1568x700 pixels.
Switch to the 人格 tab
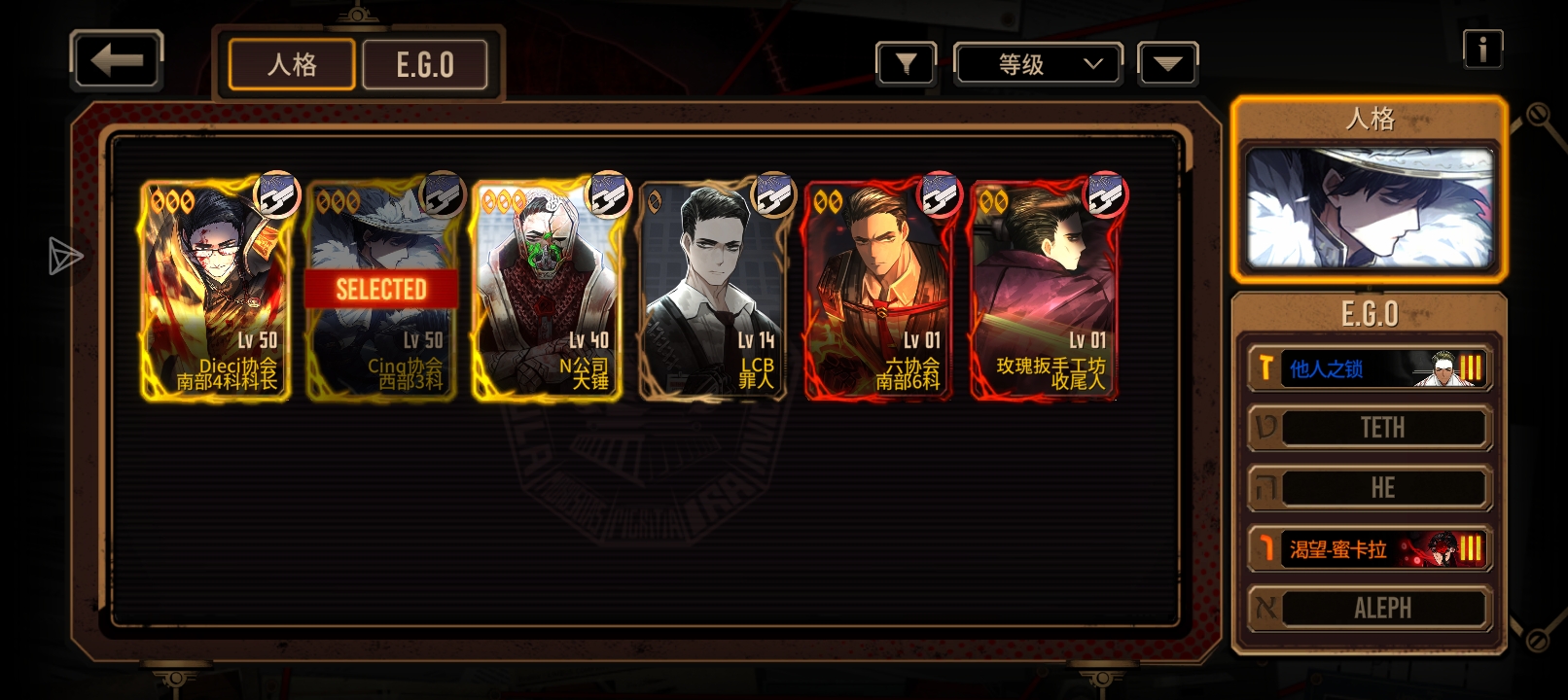tap(292, 65)
